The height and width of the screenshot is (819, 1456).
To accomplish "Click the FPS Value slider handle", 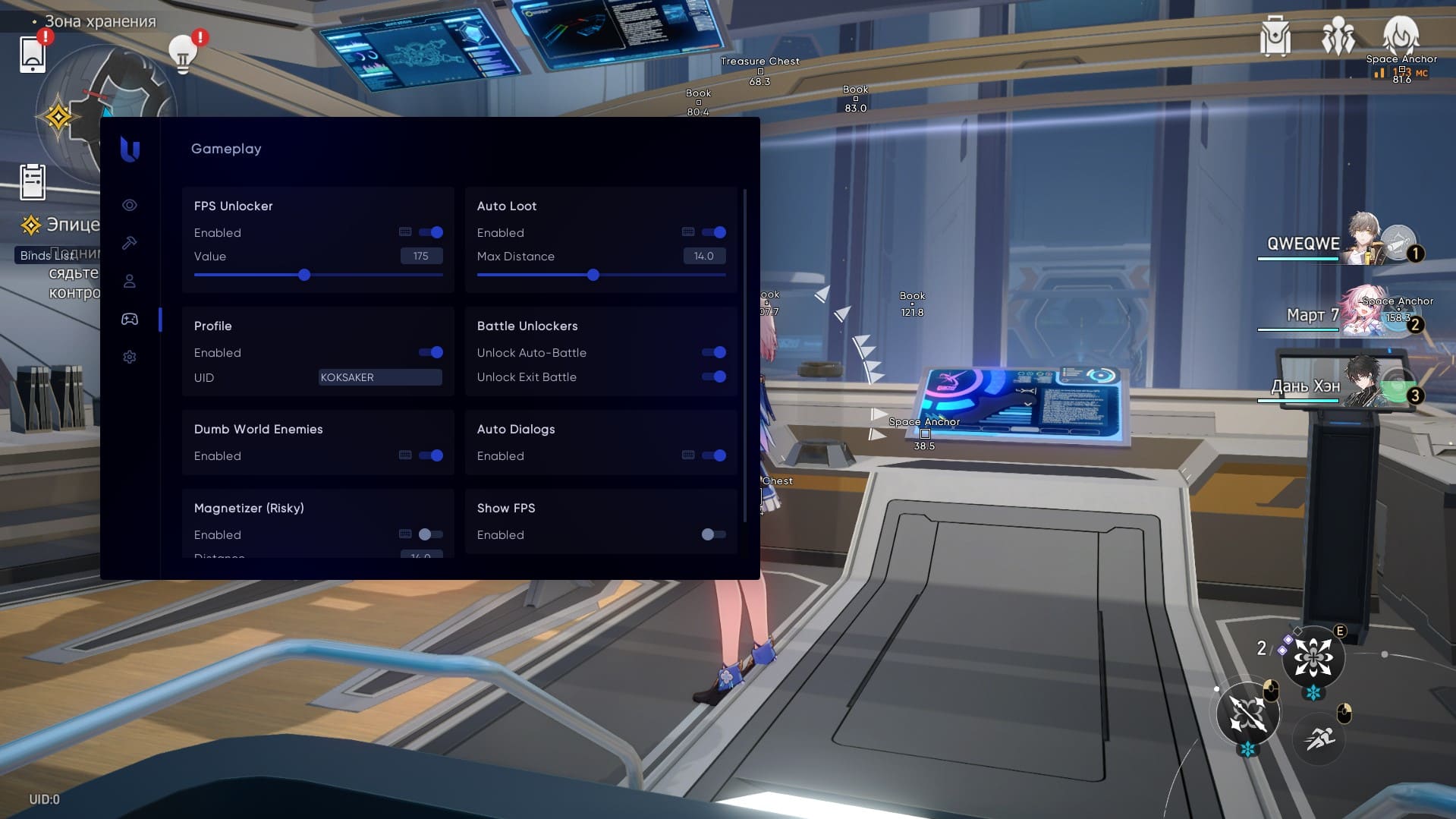I will 304,275.
